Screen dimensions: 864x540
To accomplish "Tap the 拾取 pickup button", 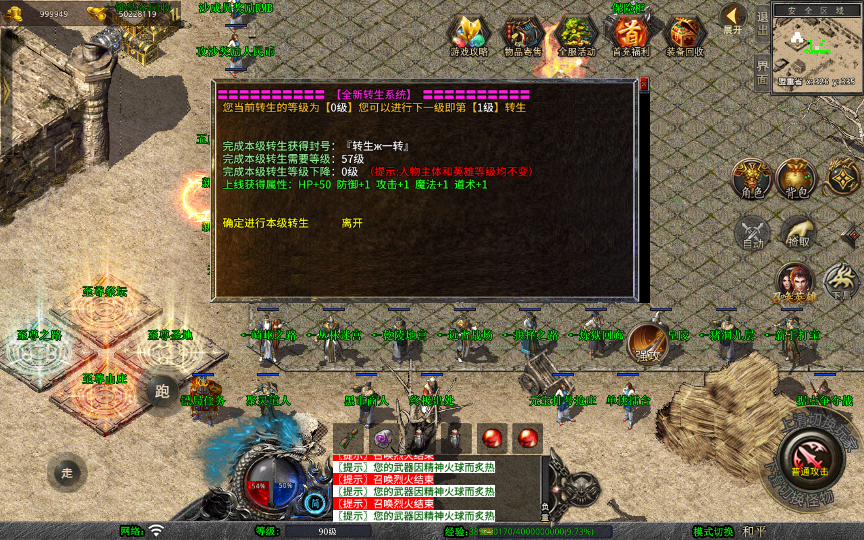I will [797, 232].
